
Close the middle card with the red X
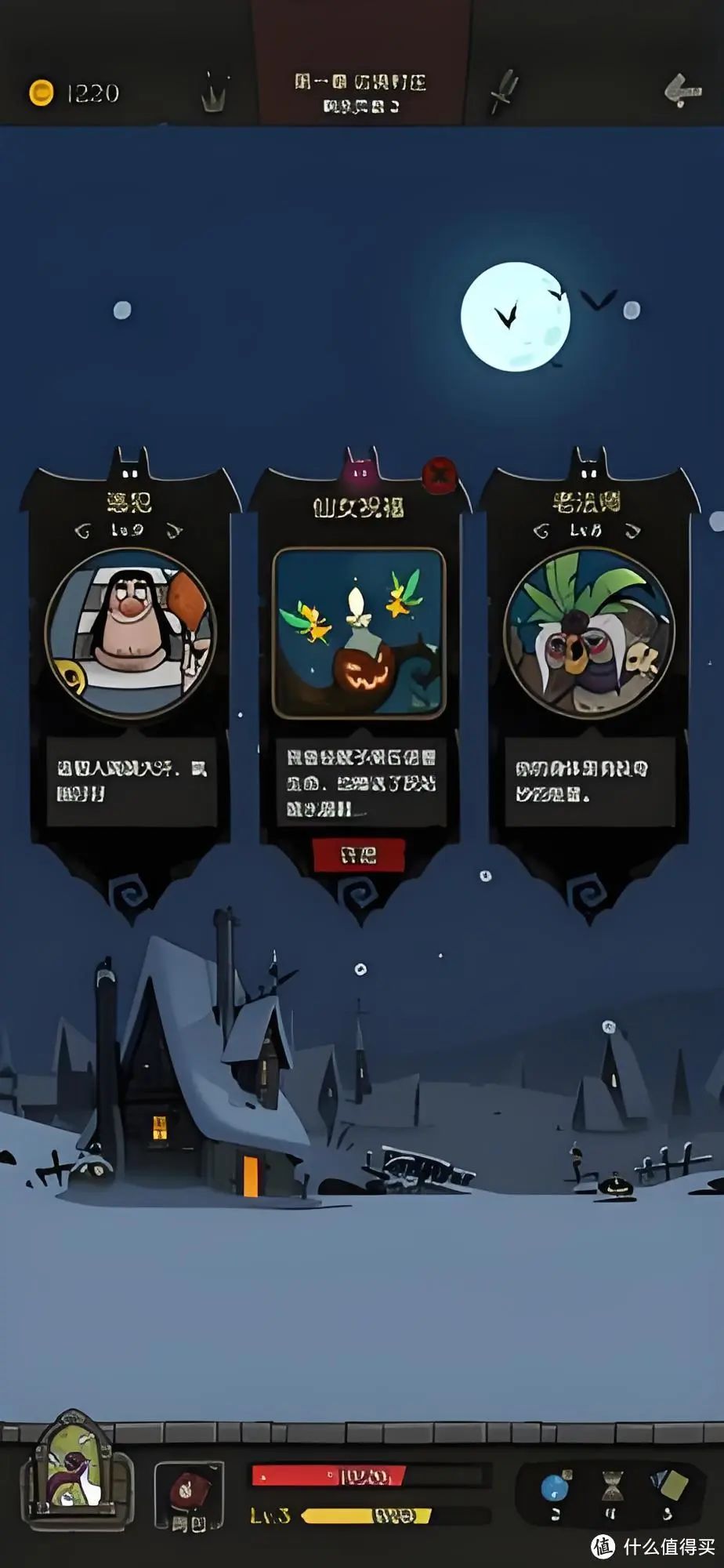pyautogui.click(x=440, y=474)
